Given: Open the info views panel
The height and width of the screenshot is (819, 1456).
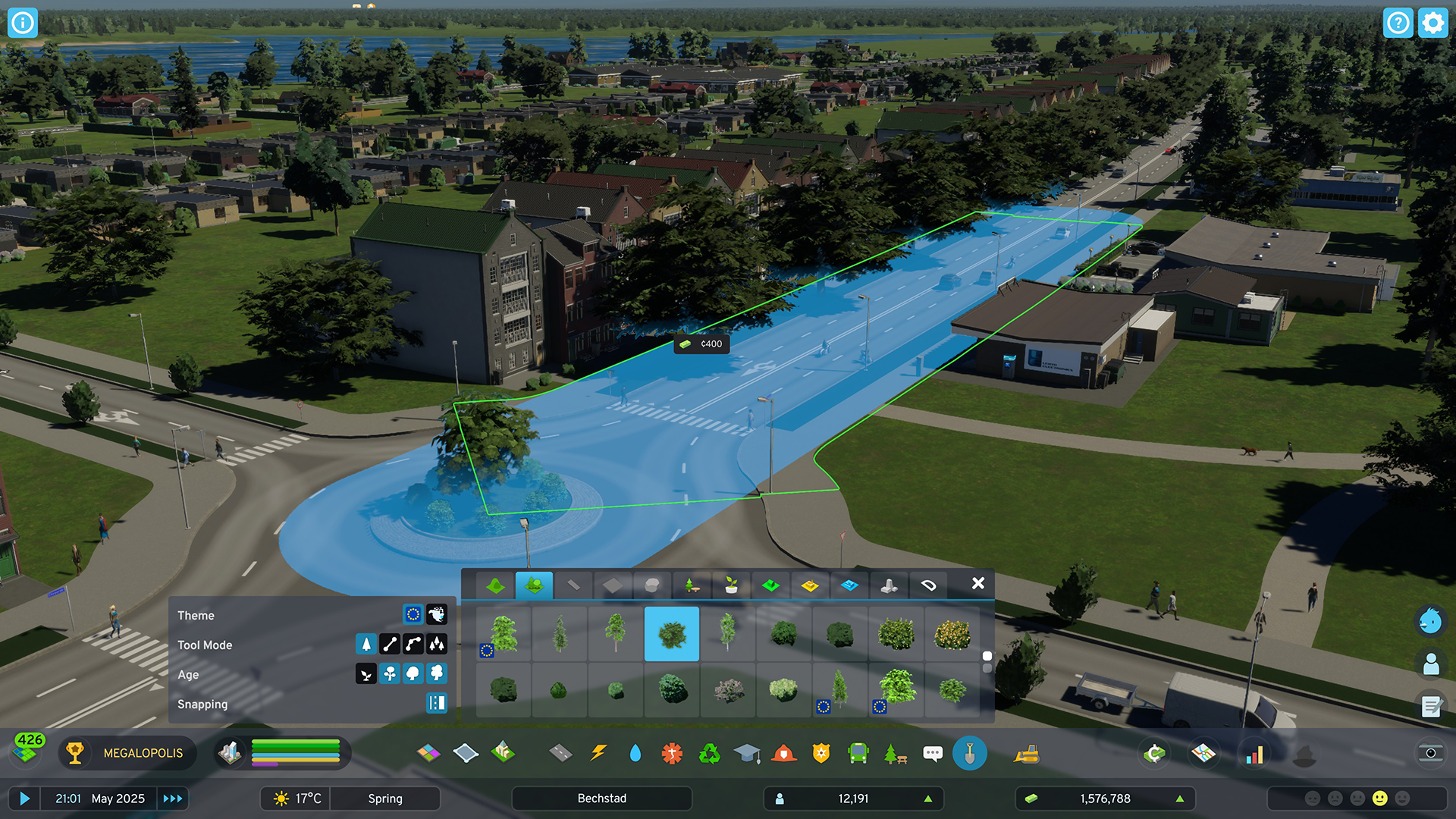Looking at the screenshot, I should pos(23,23).
